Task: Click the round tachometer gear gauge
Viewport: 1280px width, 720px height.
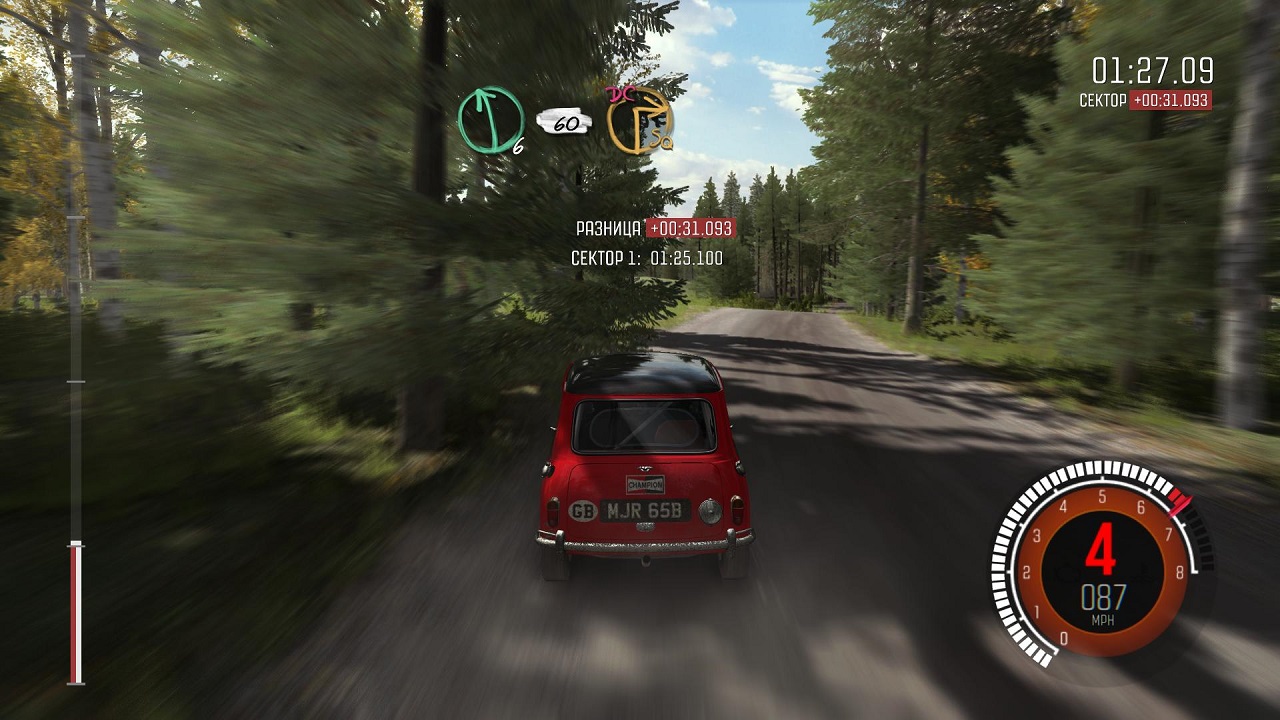Action: coord(1101,564)
